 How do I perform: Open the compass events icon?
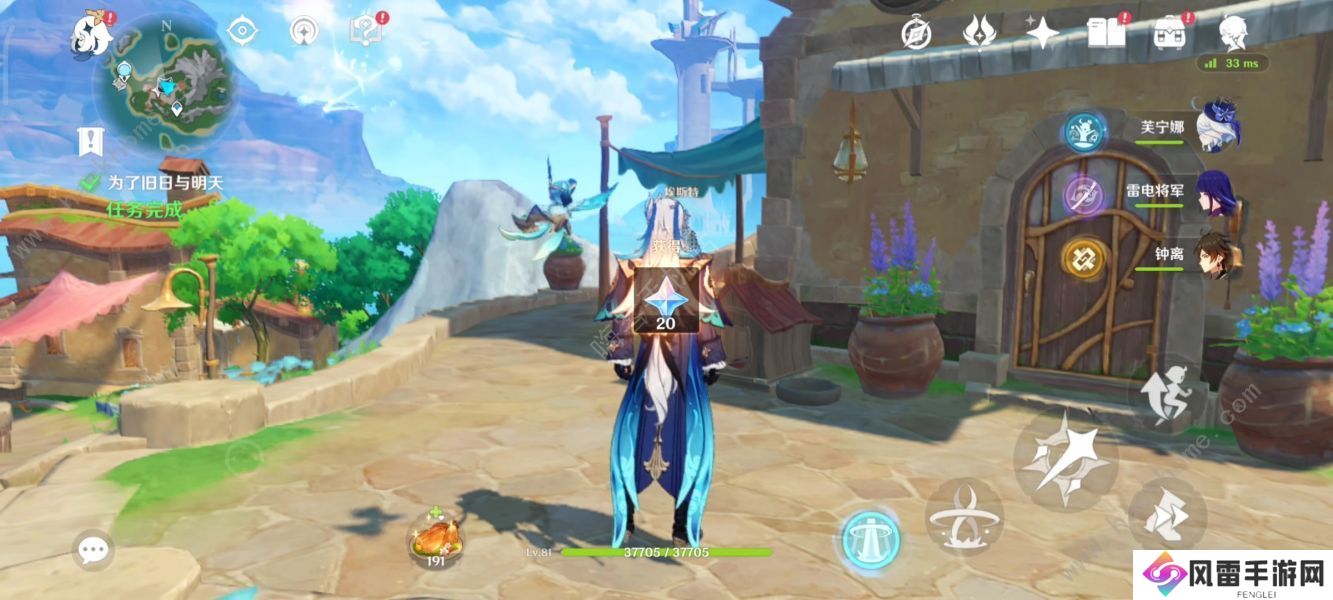click(916, 32)
